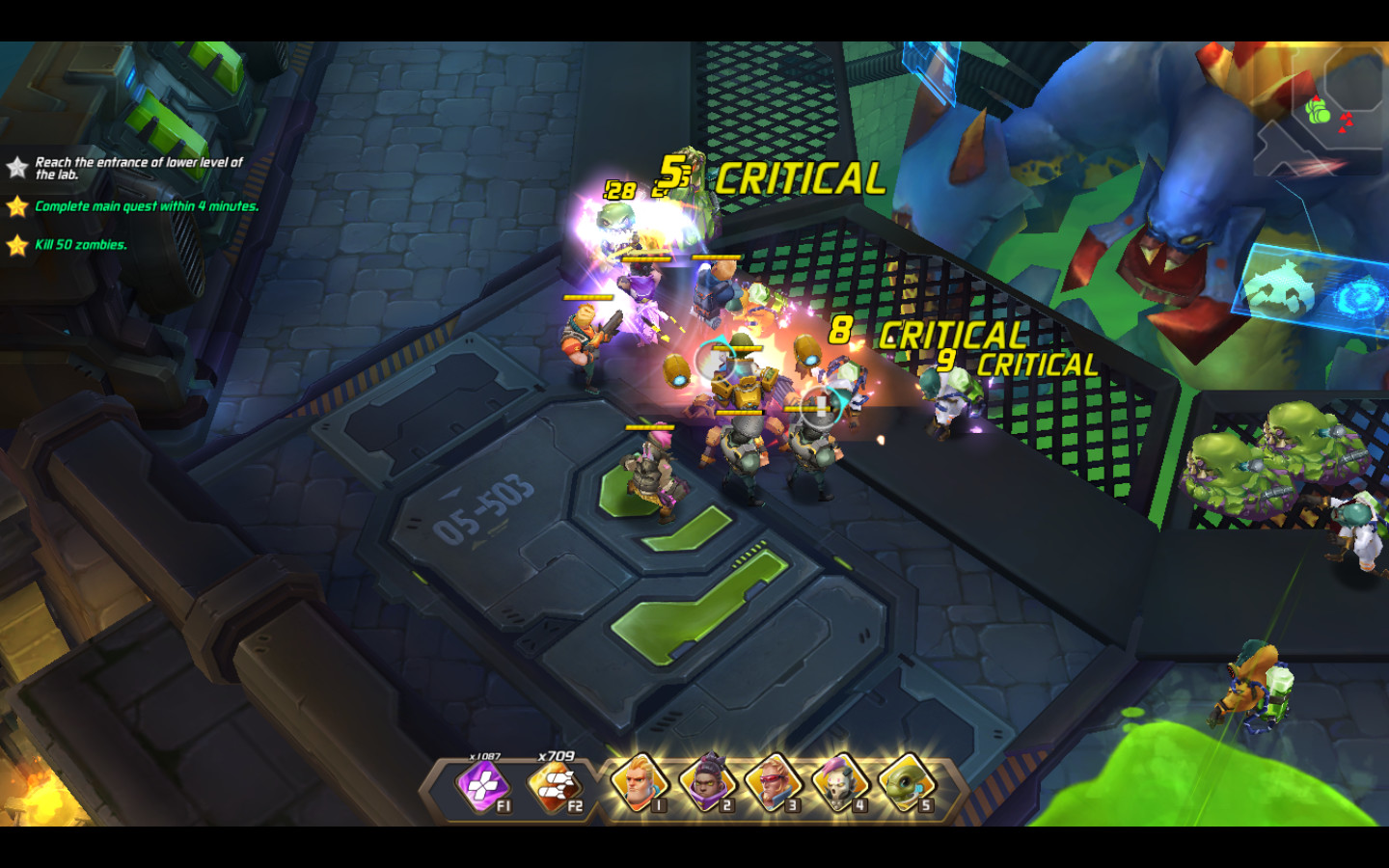This screenshot has height=868, width=1389.
Task: Trigger the F2 missile strike ability icon
Action: [x=556, y=786]
